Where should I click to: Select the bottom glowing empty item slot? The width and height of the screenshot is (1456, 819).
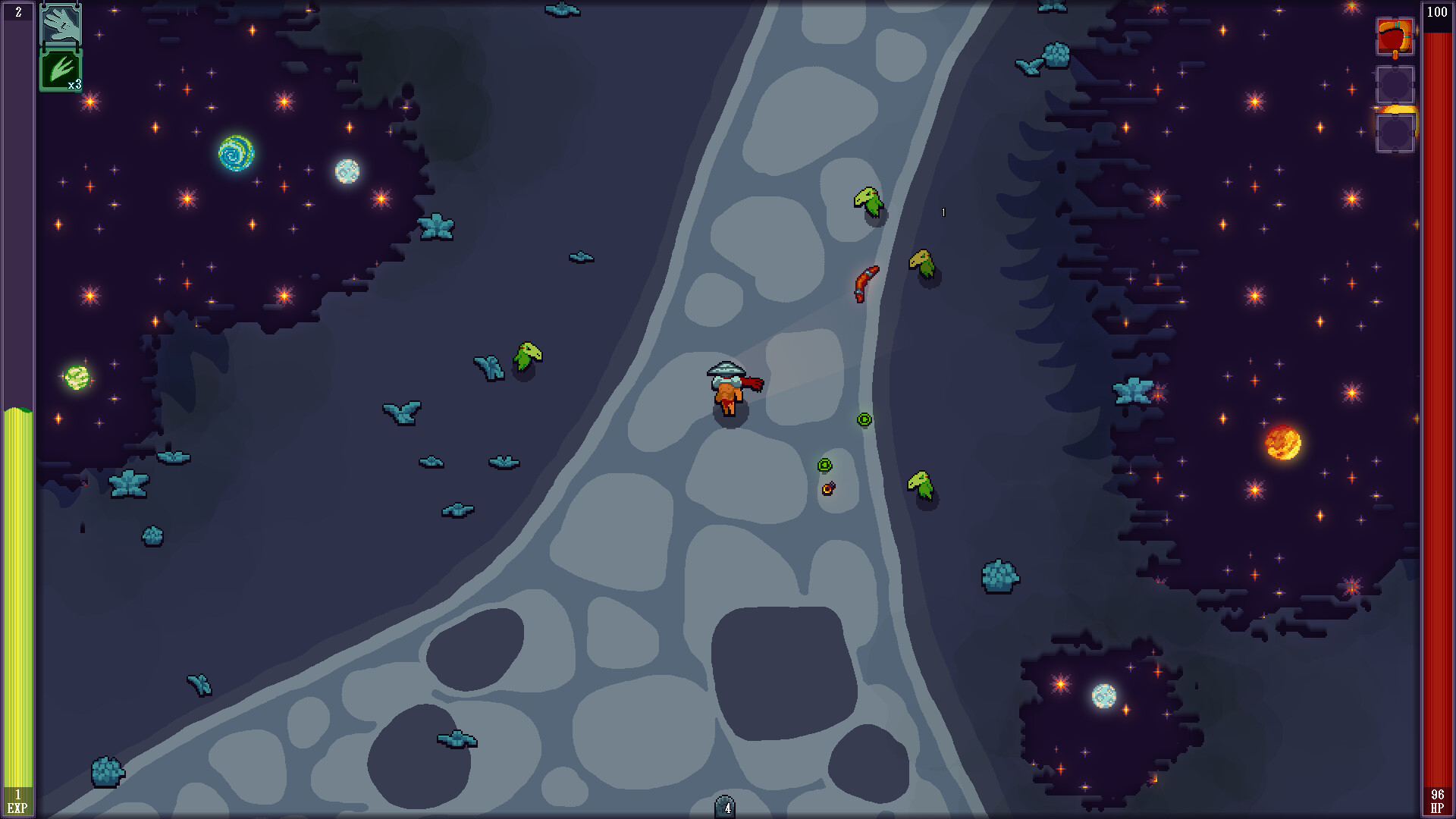pyautogui.click(x=1395, y=129)
